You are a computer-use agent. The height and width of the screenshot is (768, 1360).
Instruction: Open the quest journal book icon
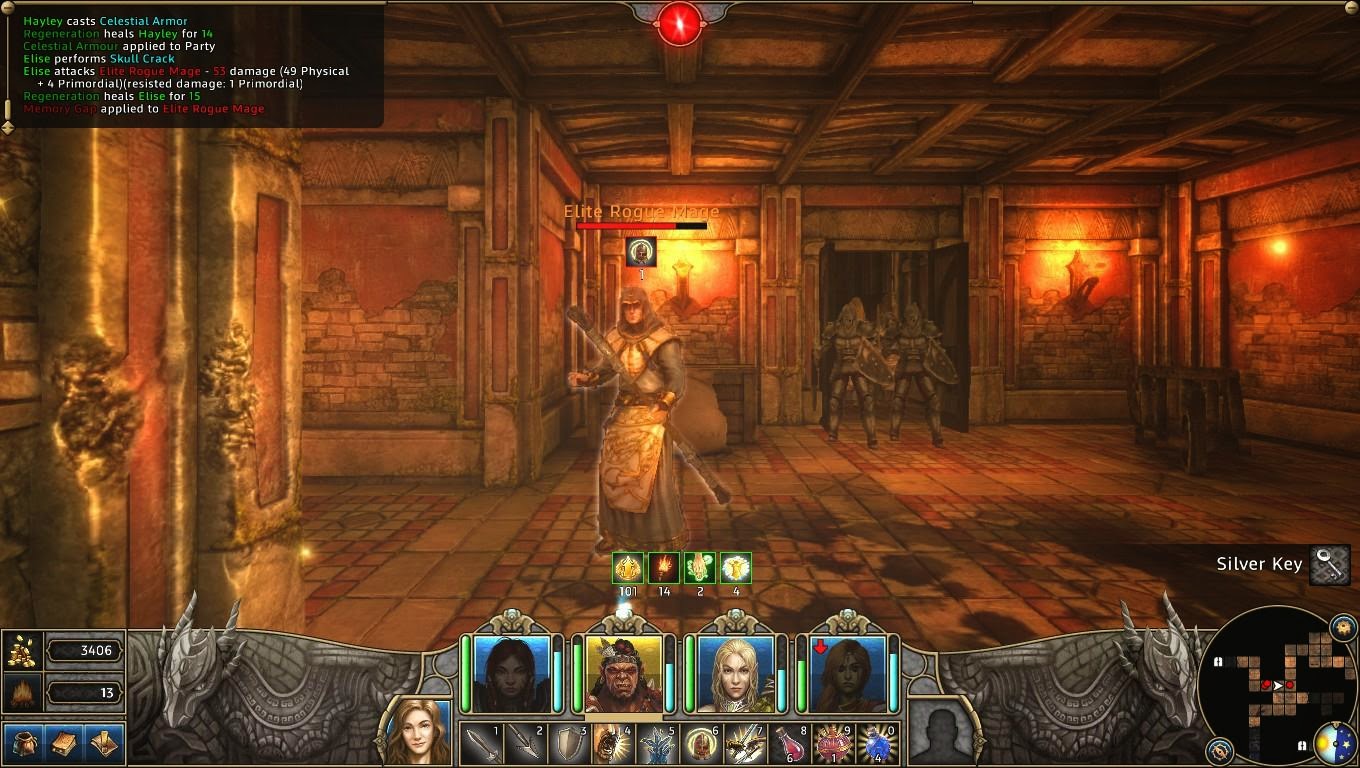tap(62, 743)
